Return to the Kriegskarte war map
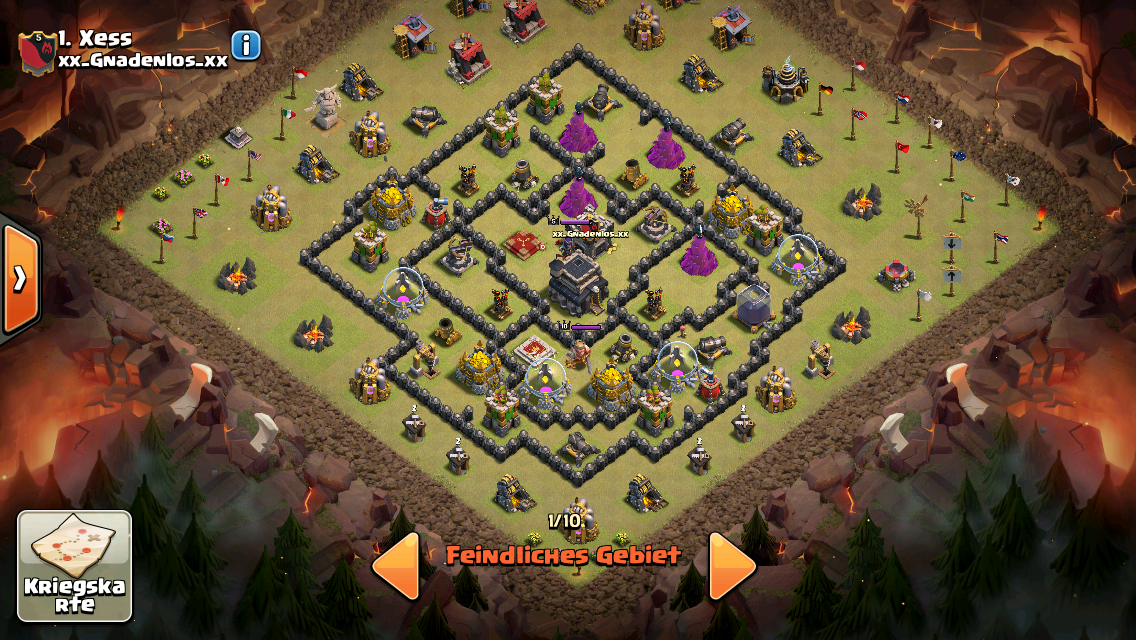The height and width of the screenshot is (640, 1136). pyautogui.click(x=75, y=566)
